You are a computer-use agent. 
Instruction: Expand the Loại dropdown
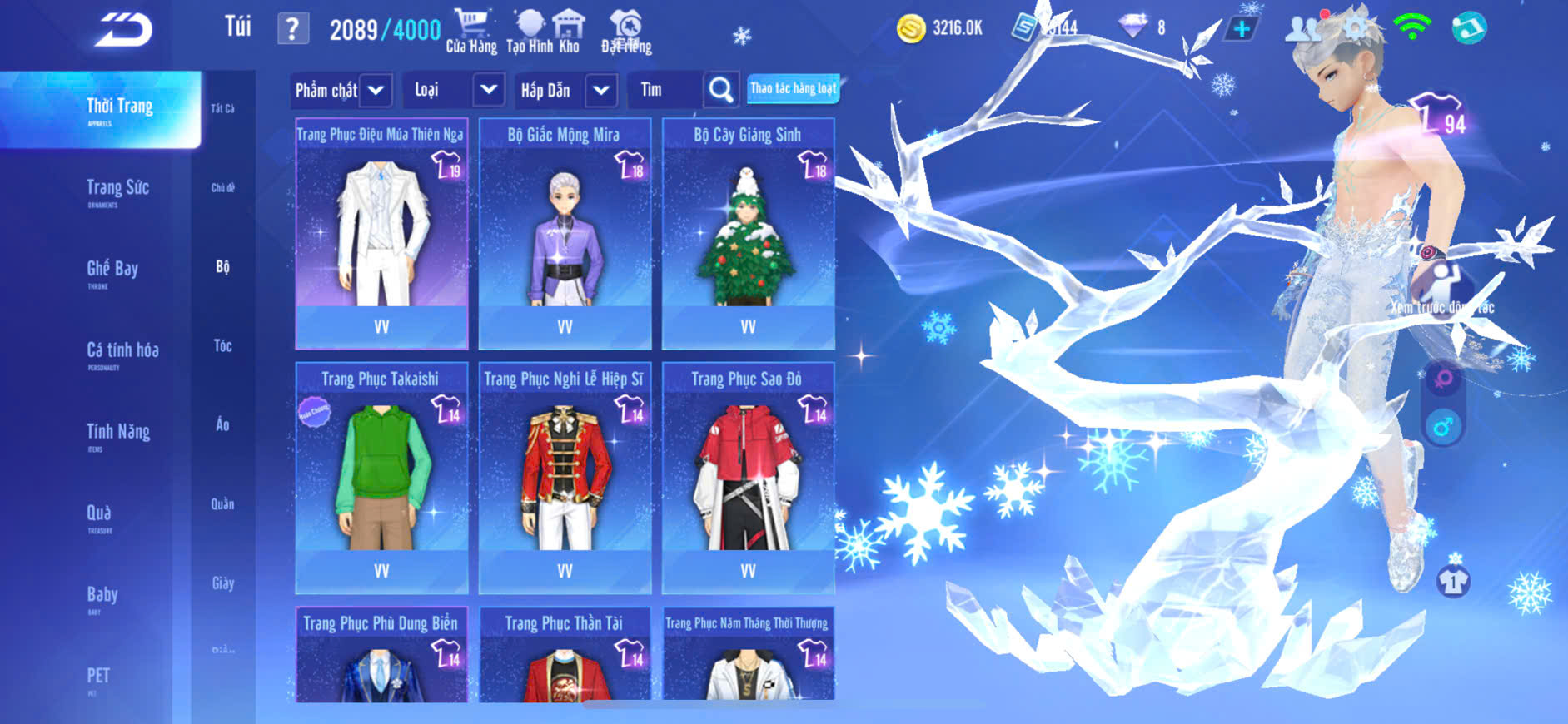[489, 90]
